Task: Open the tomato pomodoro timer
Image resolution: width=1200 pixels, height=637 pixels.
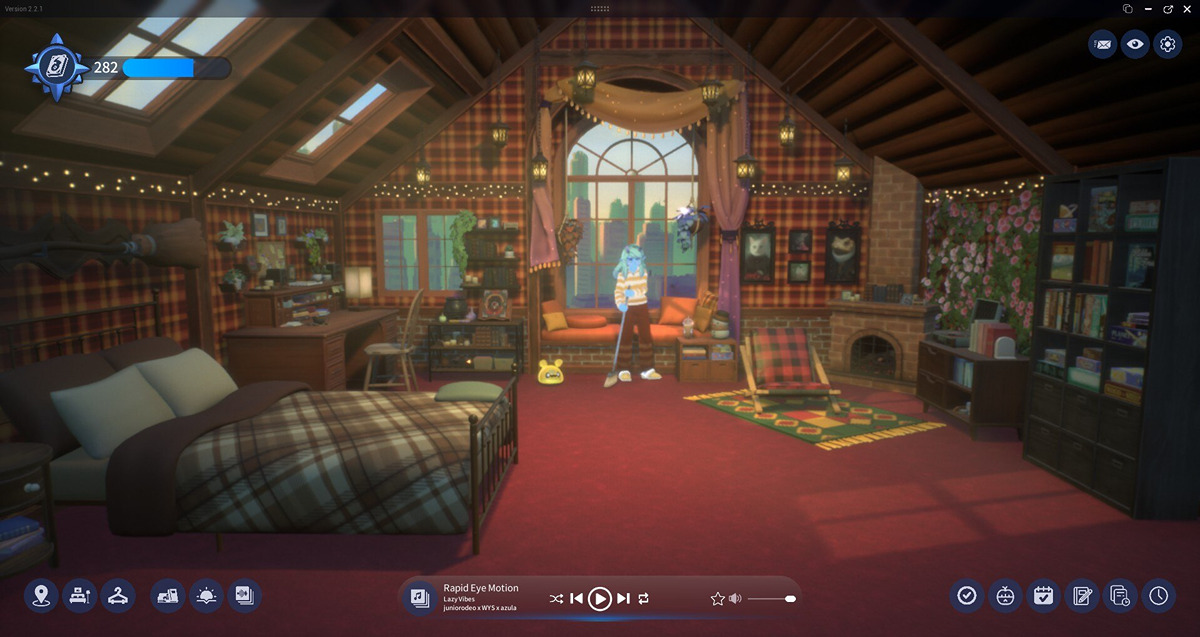Action: [x=1004, y=596]
